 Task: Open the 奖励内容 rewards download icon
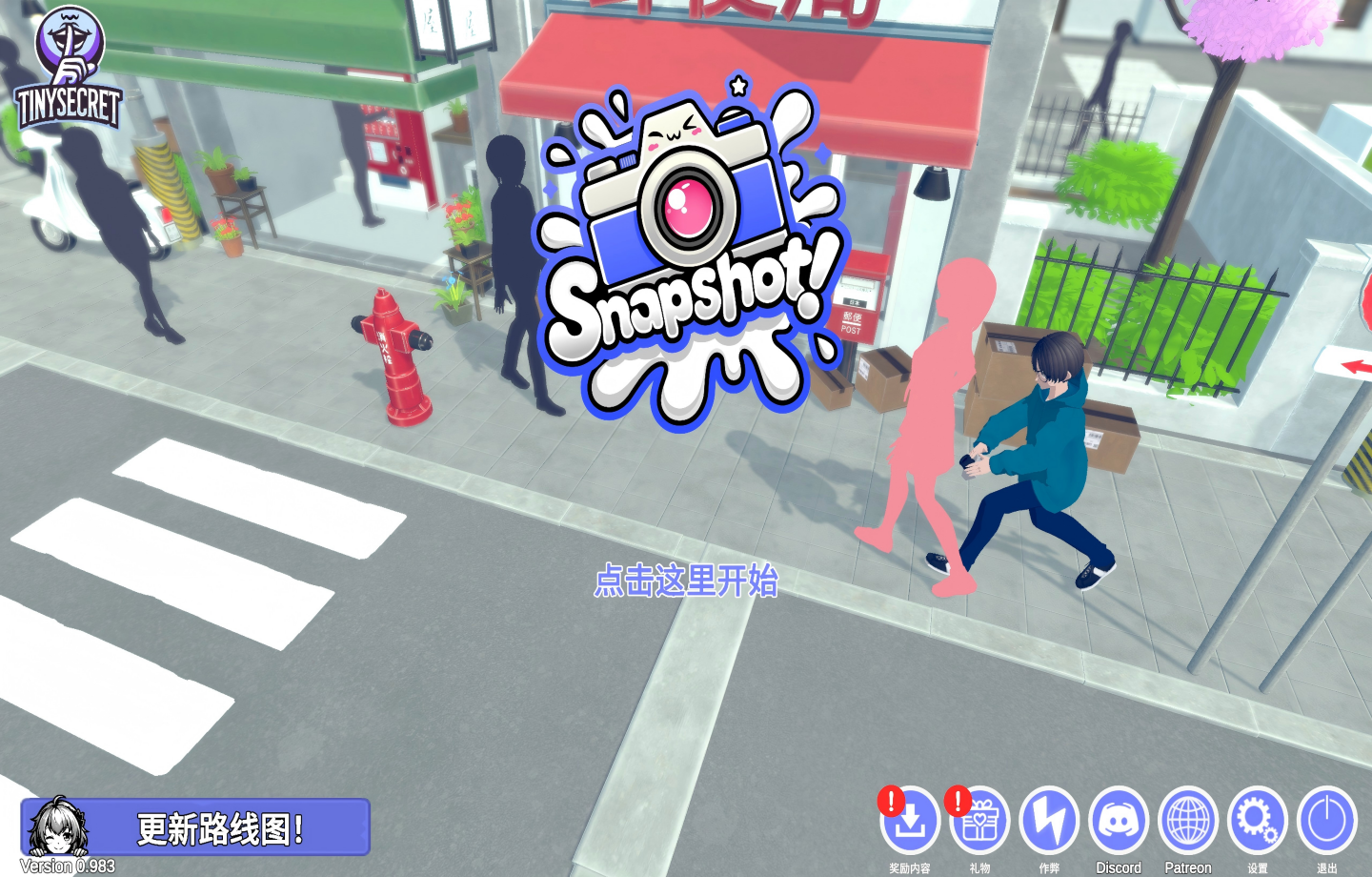(910, 822)
